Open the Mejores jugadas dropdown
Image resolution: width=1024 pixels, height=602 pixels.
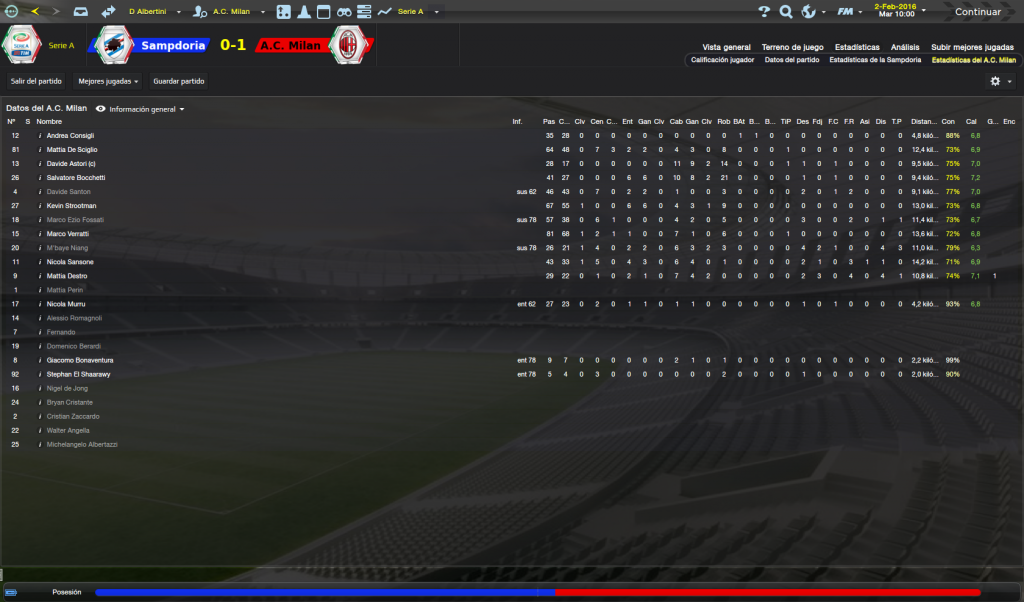[x=108, y=81]
